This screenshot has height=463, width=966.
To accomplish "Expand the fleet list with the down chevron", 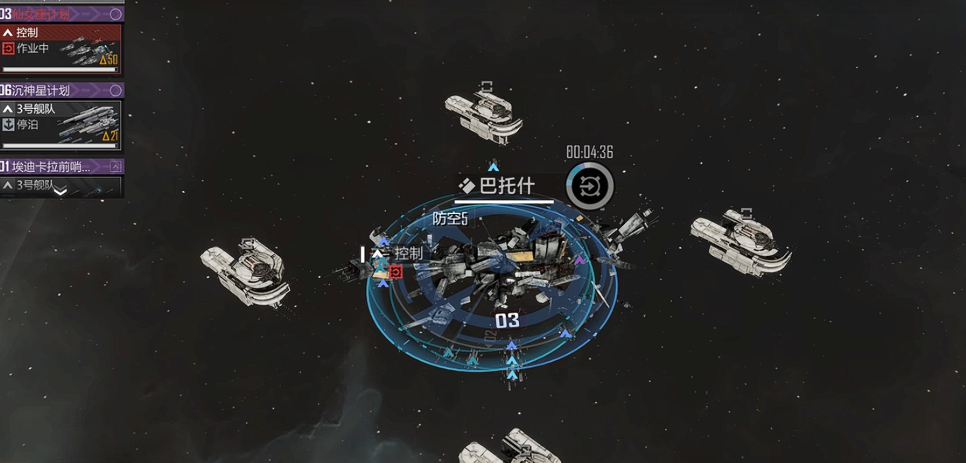I will [x=60, y=191].
